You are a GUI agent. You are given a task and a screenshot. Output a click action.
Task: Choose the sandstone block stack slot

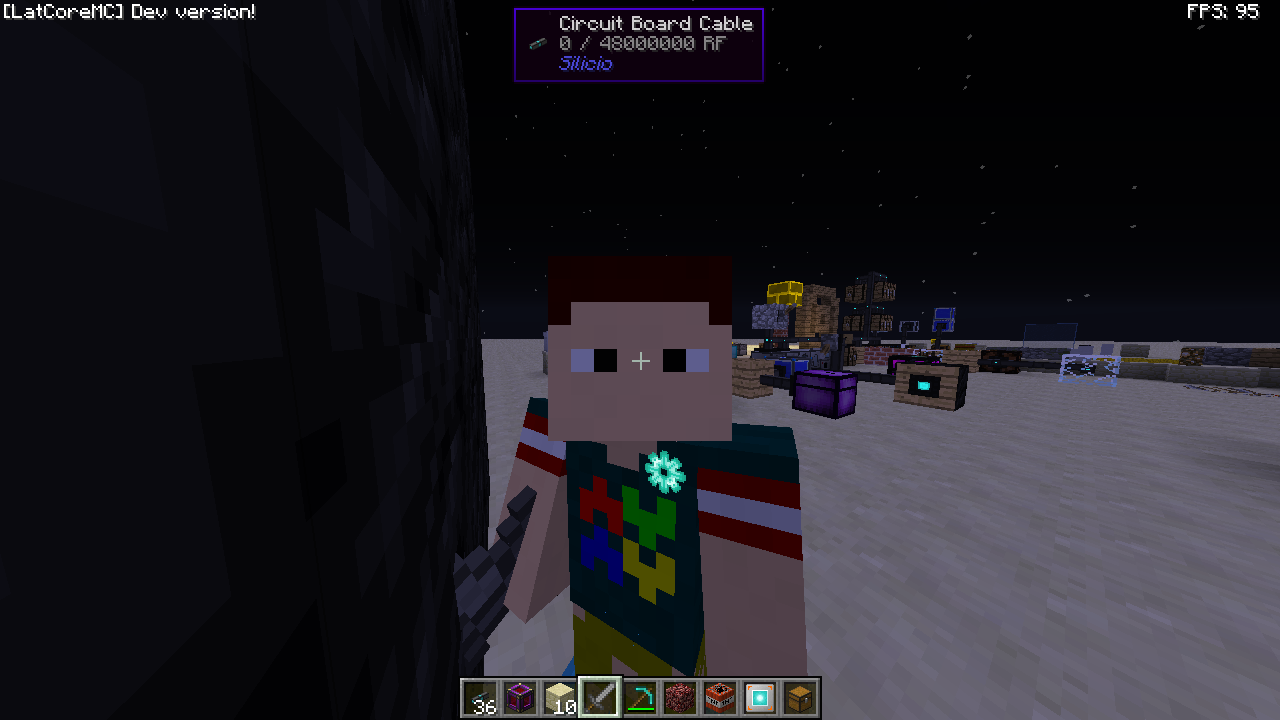coord(560,697)
